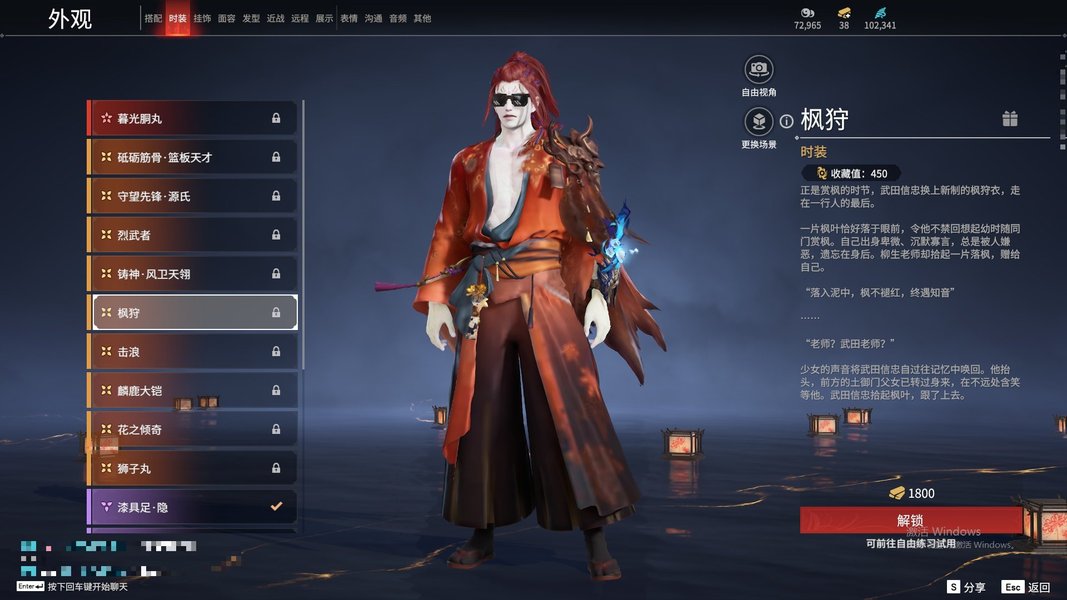
Task: Choose the 击浪 outfit
Action: point(194,352)
